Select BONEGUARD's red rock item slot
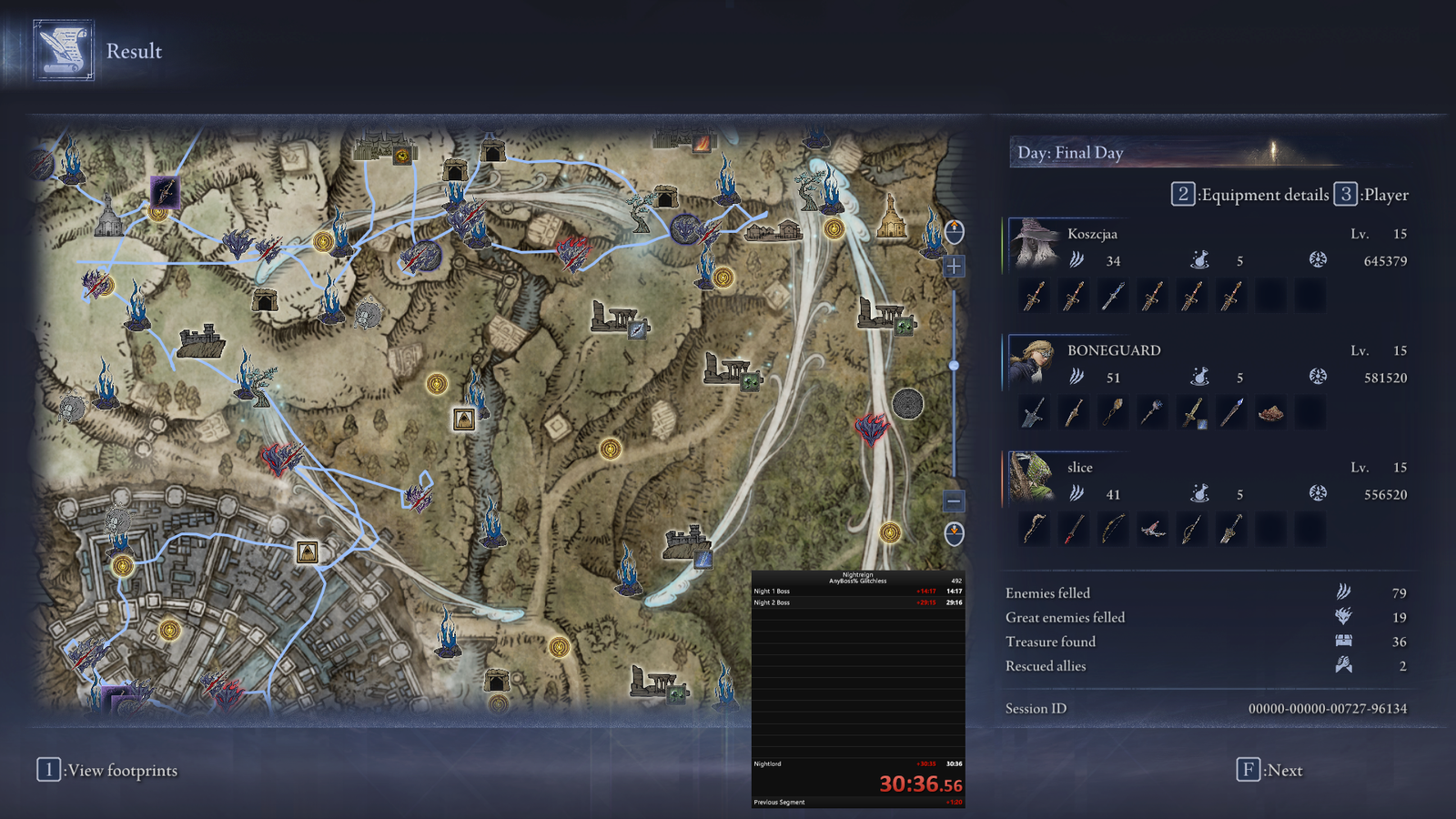 (x=1270, y=413)
